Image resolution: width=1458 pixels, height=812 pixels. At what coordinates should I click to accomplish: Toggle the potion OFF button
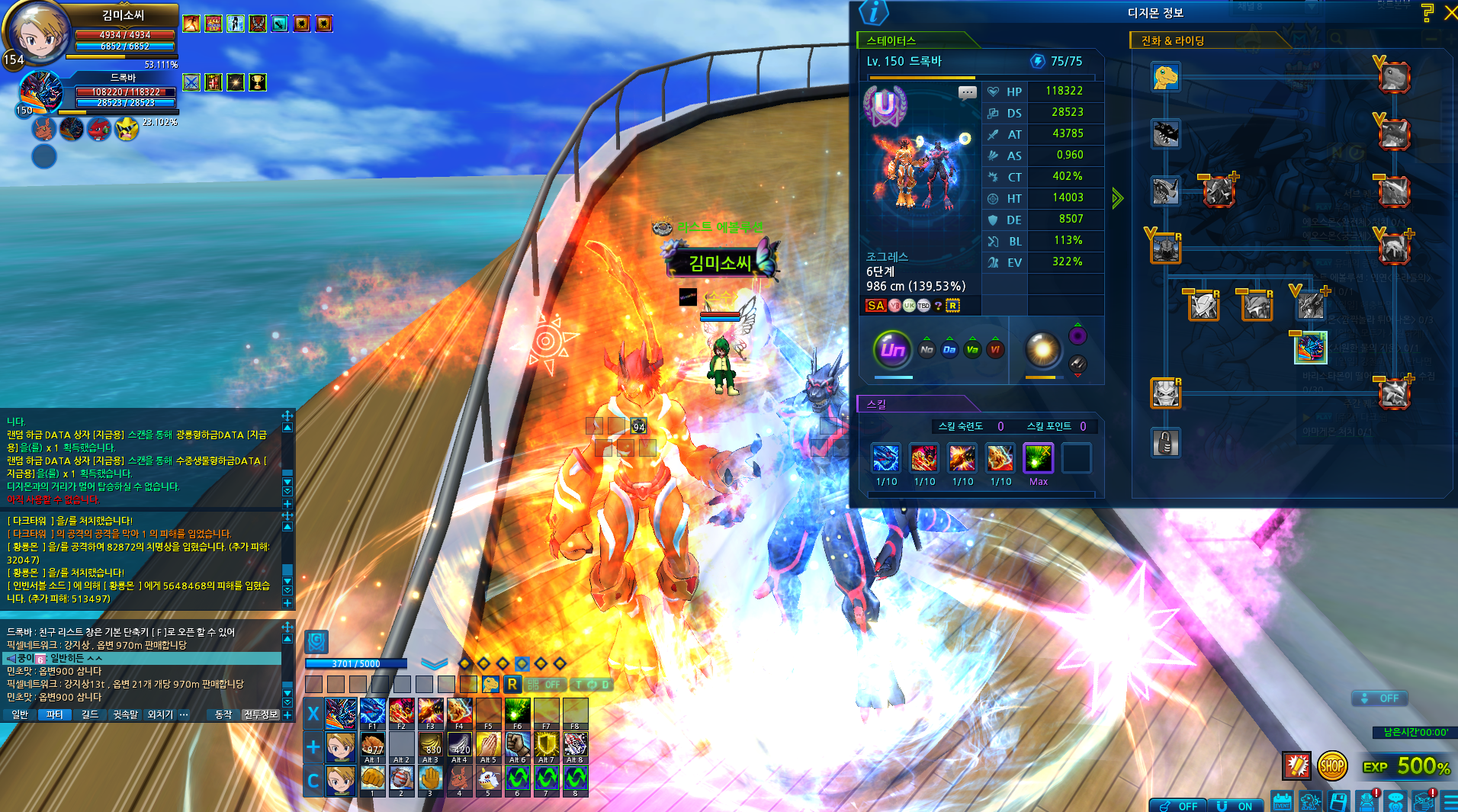(x=1178, y=805)
